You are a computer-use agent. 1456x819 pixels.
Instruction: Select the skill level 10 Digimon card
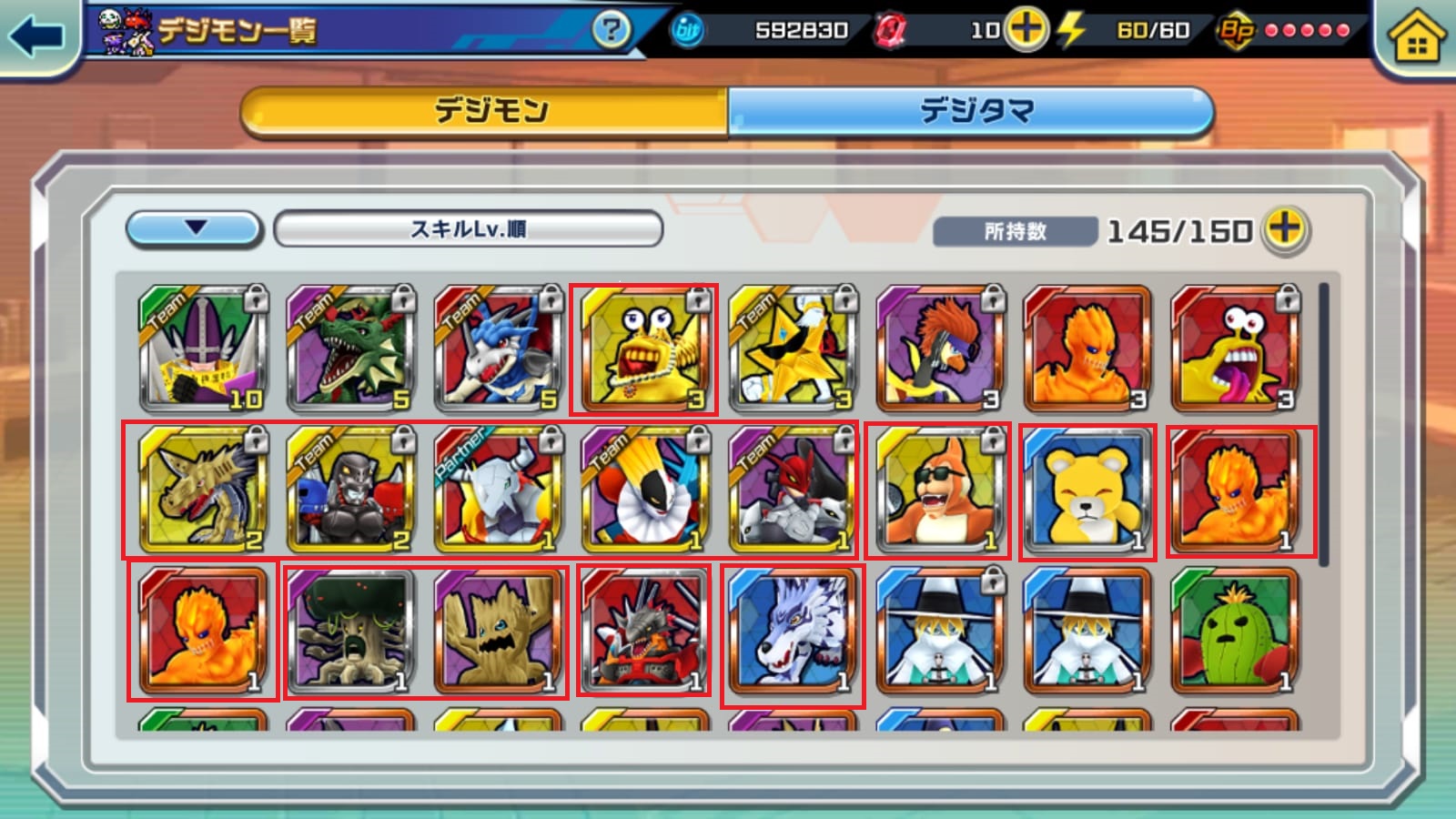pyautogui.click(x=203, y=349)
